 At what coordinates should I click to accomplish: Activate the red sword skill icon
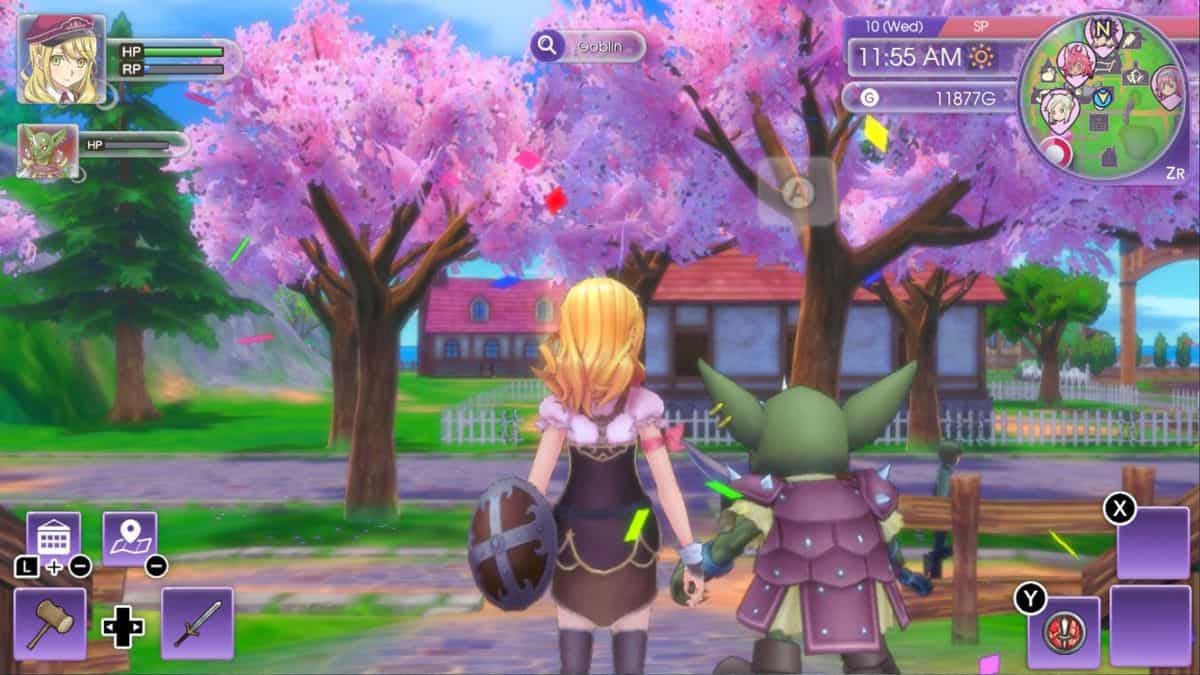click(x=1063, y=632)
